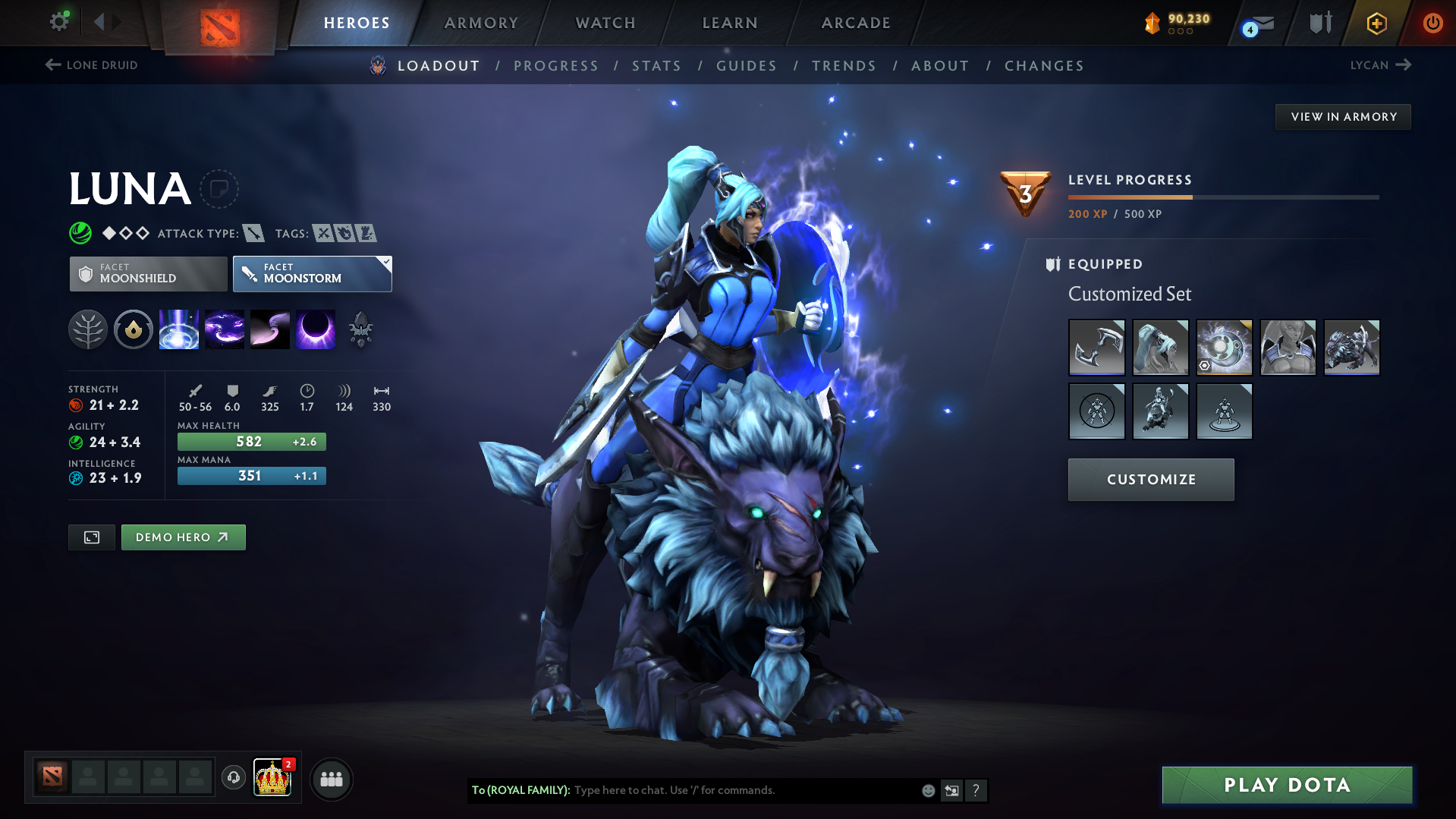Choose the Moonstorm facet
This screenshot has height=819, width=1456.
pyautogui.click(x=312, y=273)
